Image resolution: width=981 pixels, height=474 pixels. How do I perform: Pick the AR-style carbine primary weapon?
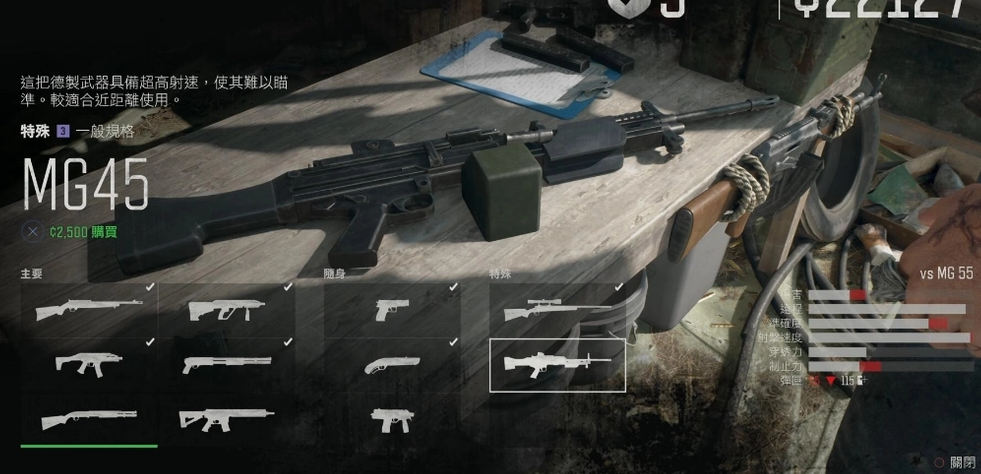pyautogui.click(x=227, y=419)
